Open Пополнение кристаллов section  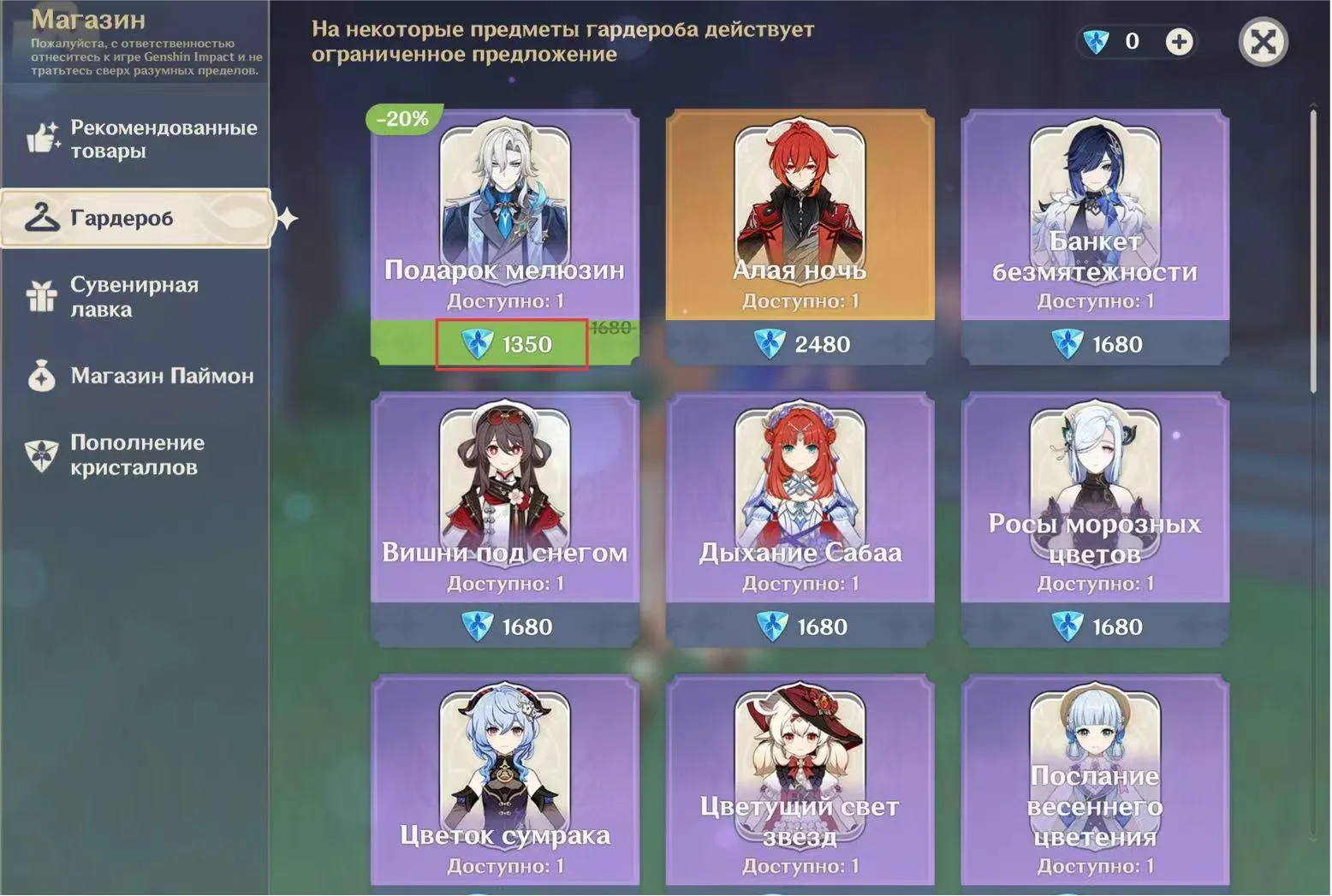tap(137, 454)
